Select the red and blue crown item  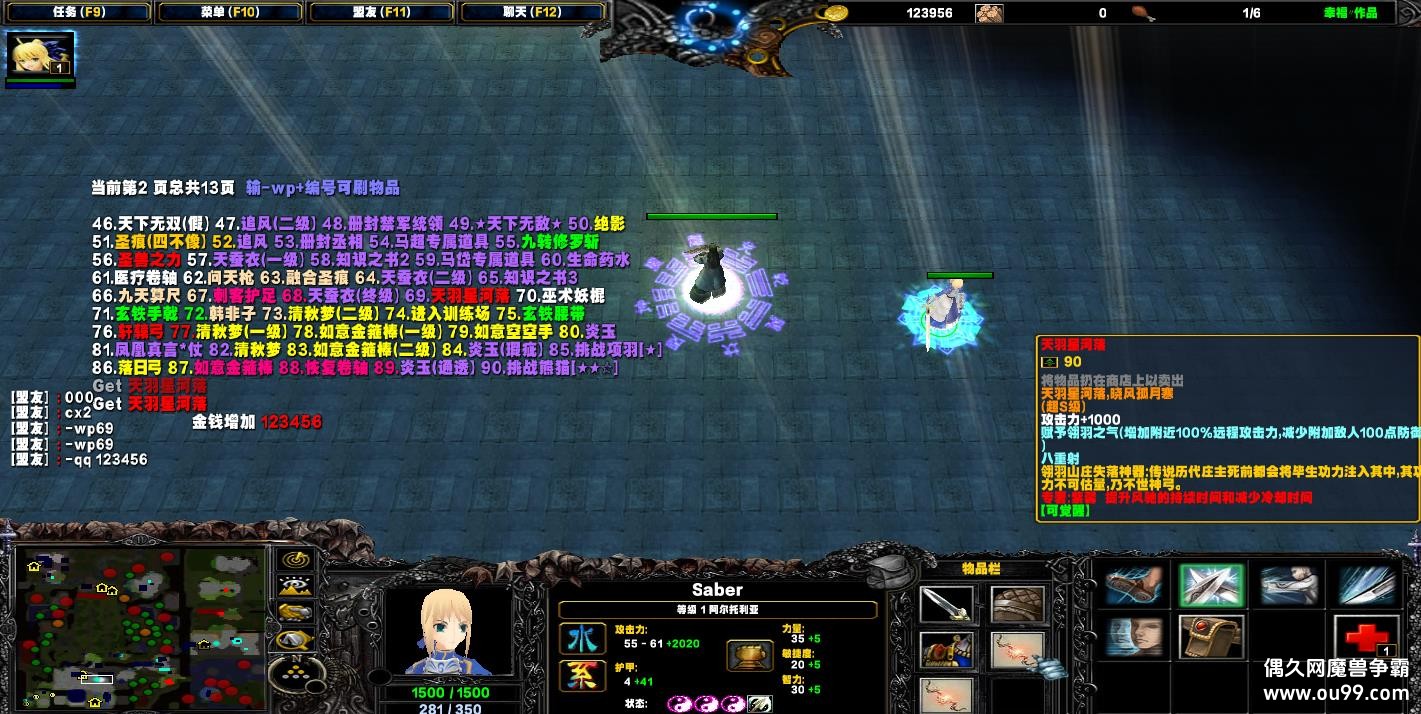[946, 650]
